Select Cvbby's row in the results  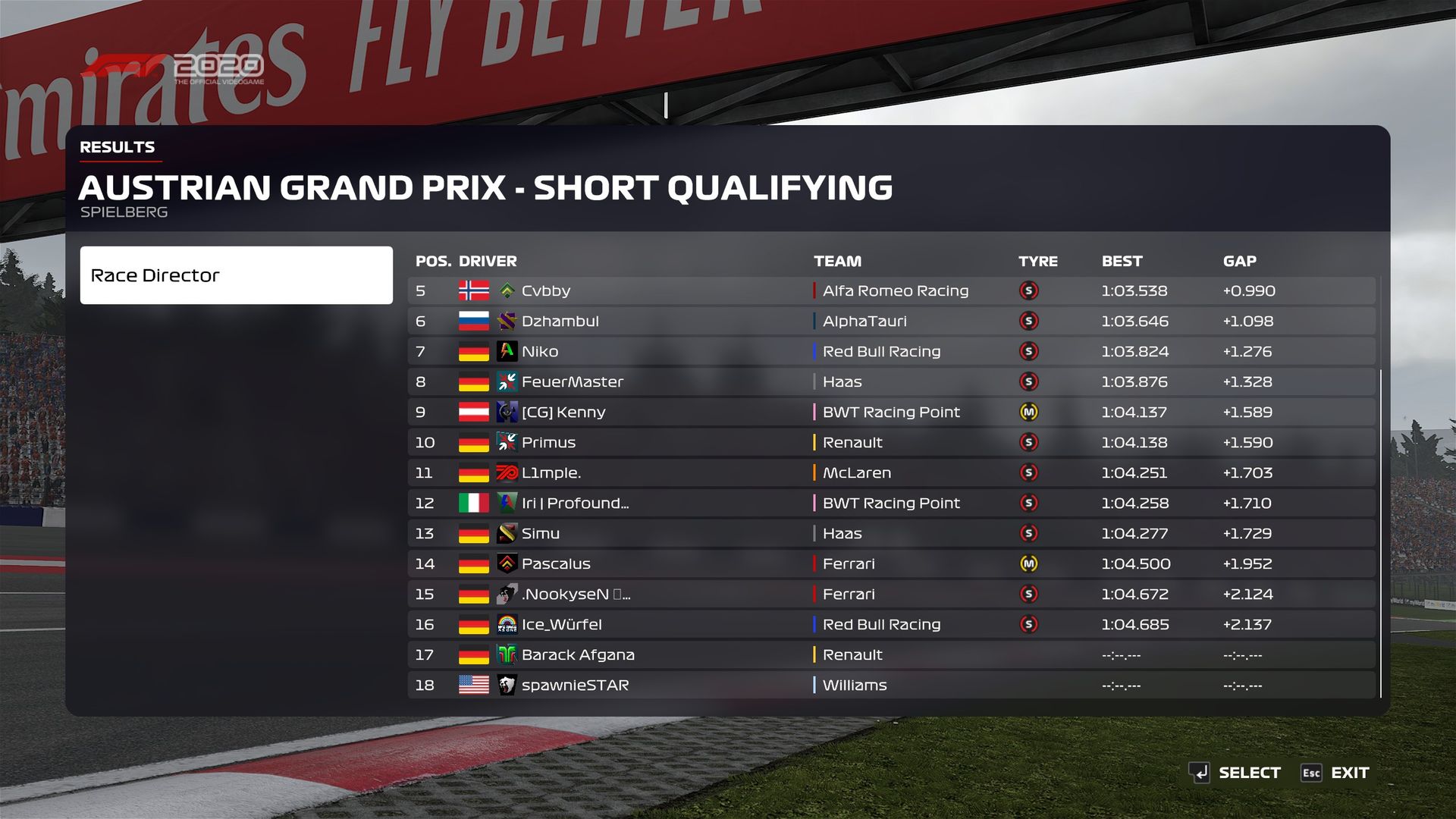point(891,291)
